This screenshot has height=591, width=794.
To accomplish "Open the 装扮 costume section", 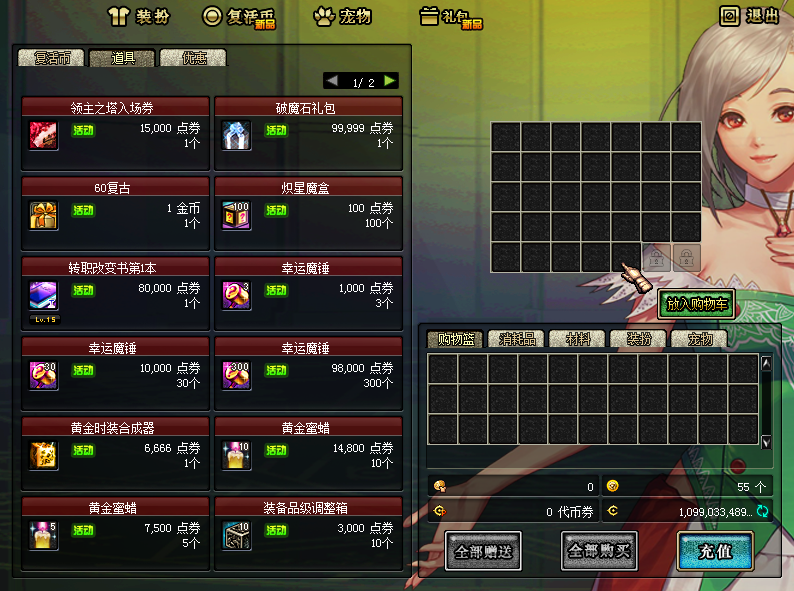I will tap(138, 16).
